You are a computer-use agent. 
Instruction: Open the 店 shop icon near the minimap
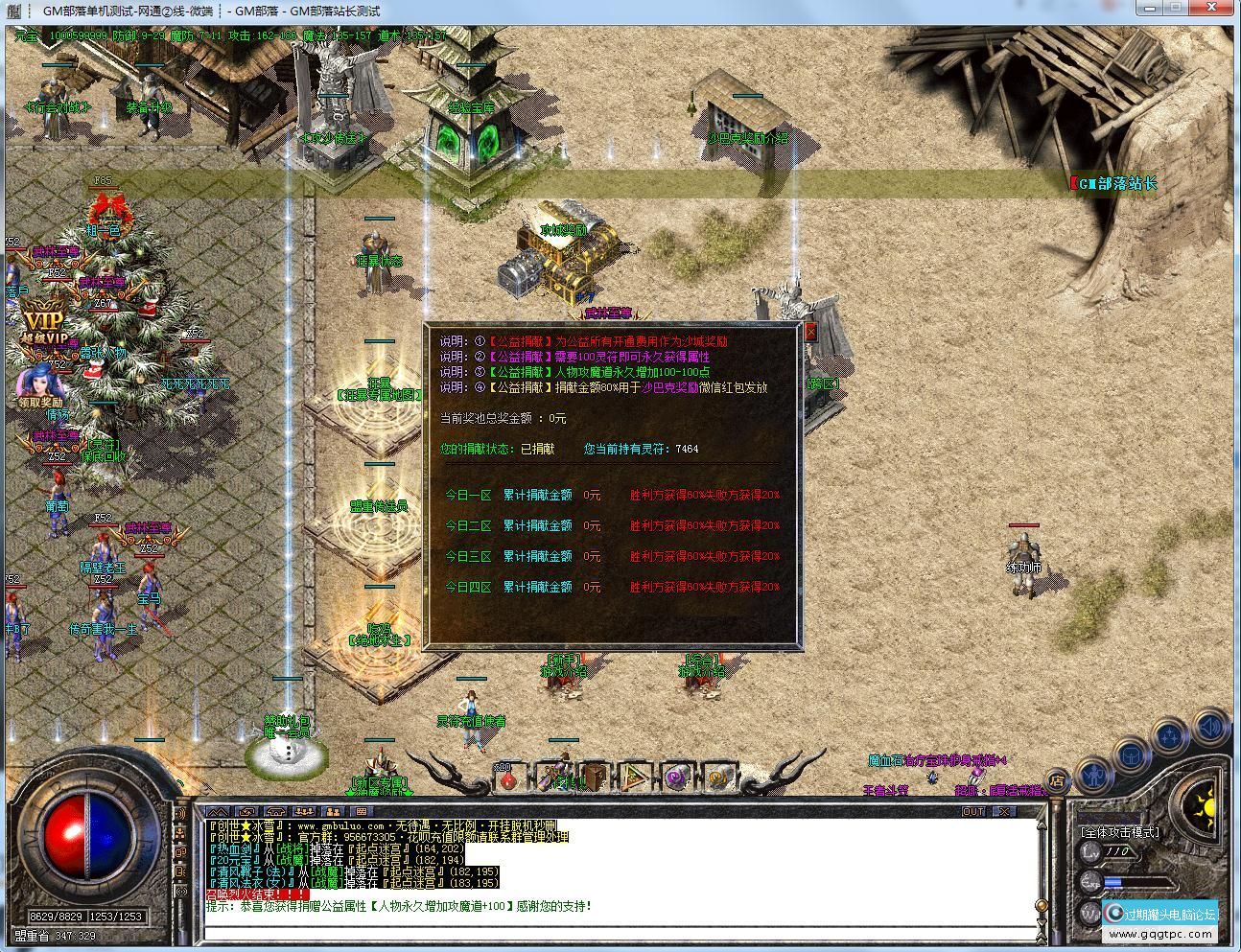coord(1058,780)
